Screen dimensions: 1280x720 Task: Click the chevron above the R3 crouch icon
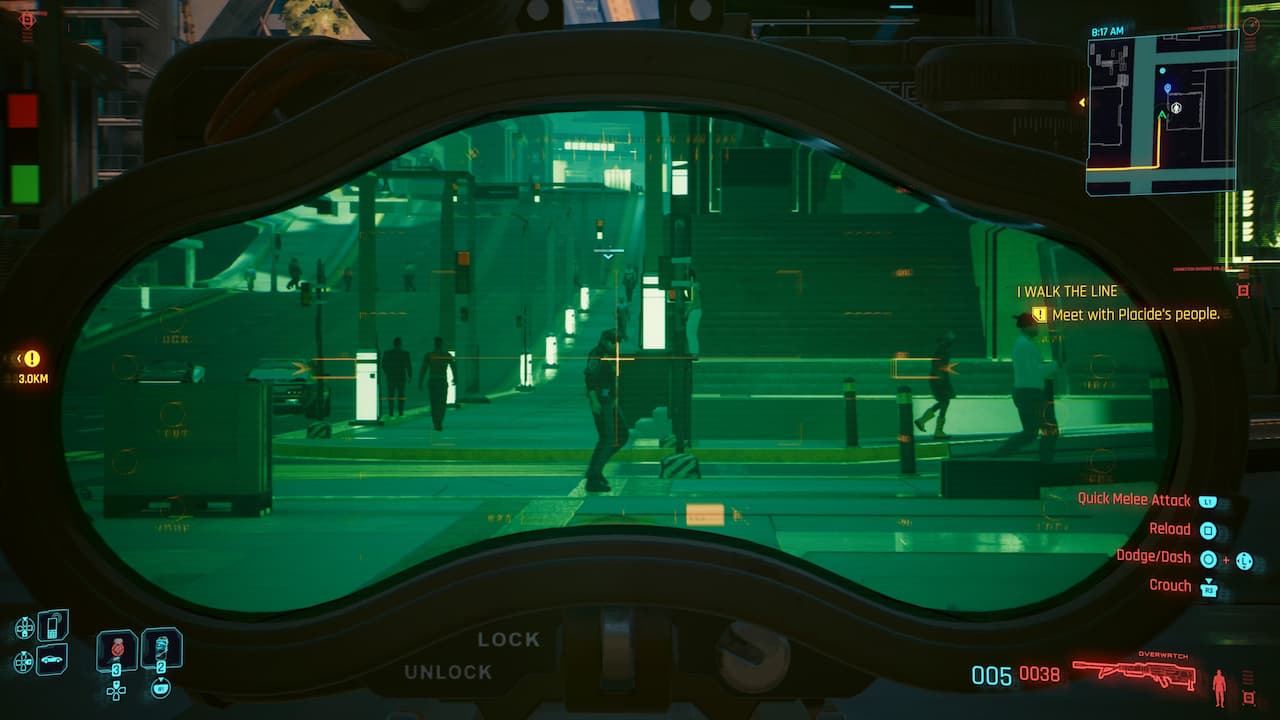(x=1210, y=580)
